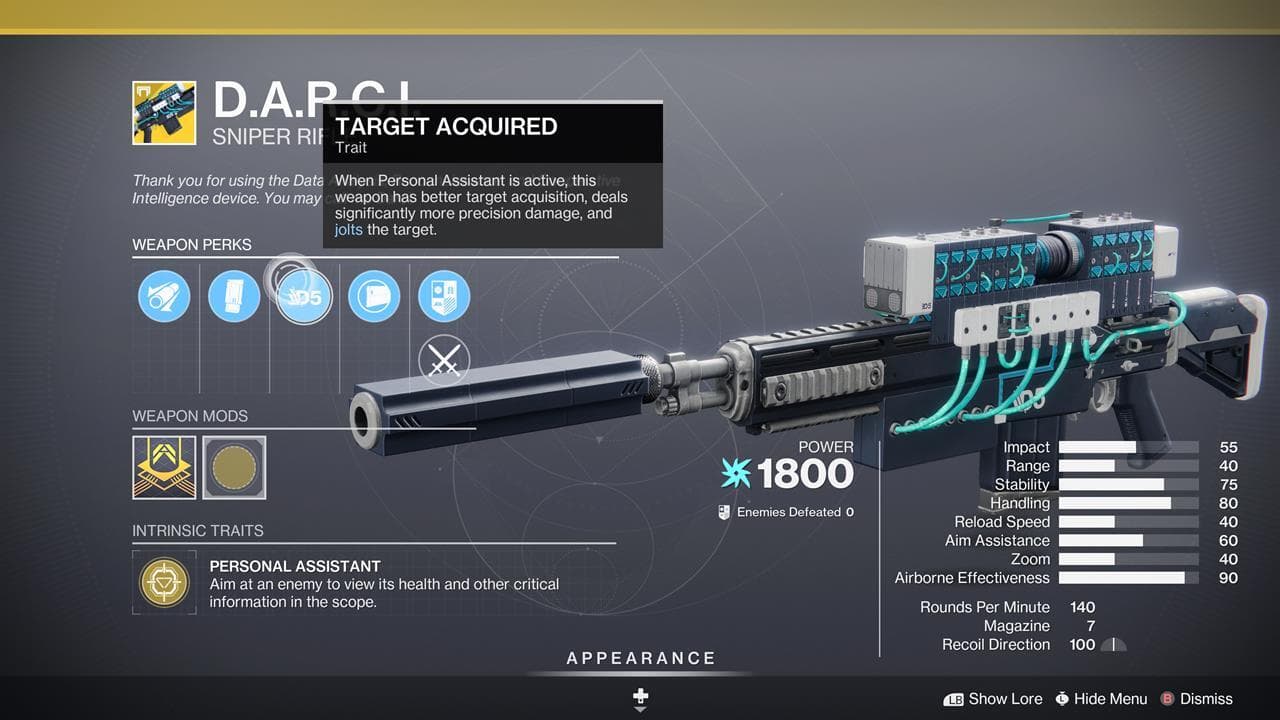
Task: Select the round gold shader mod slot
Action: tap(234, 466)
